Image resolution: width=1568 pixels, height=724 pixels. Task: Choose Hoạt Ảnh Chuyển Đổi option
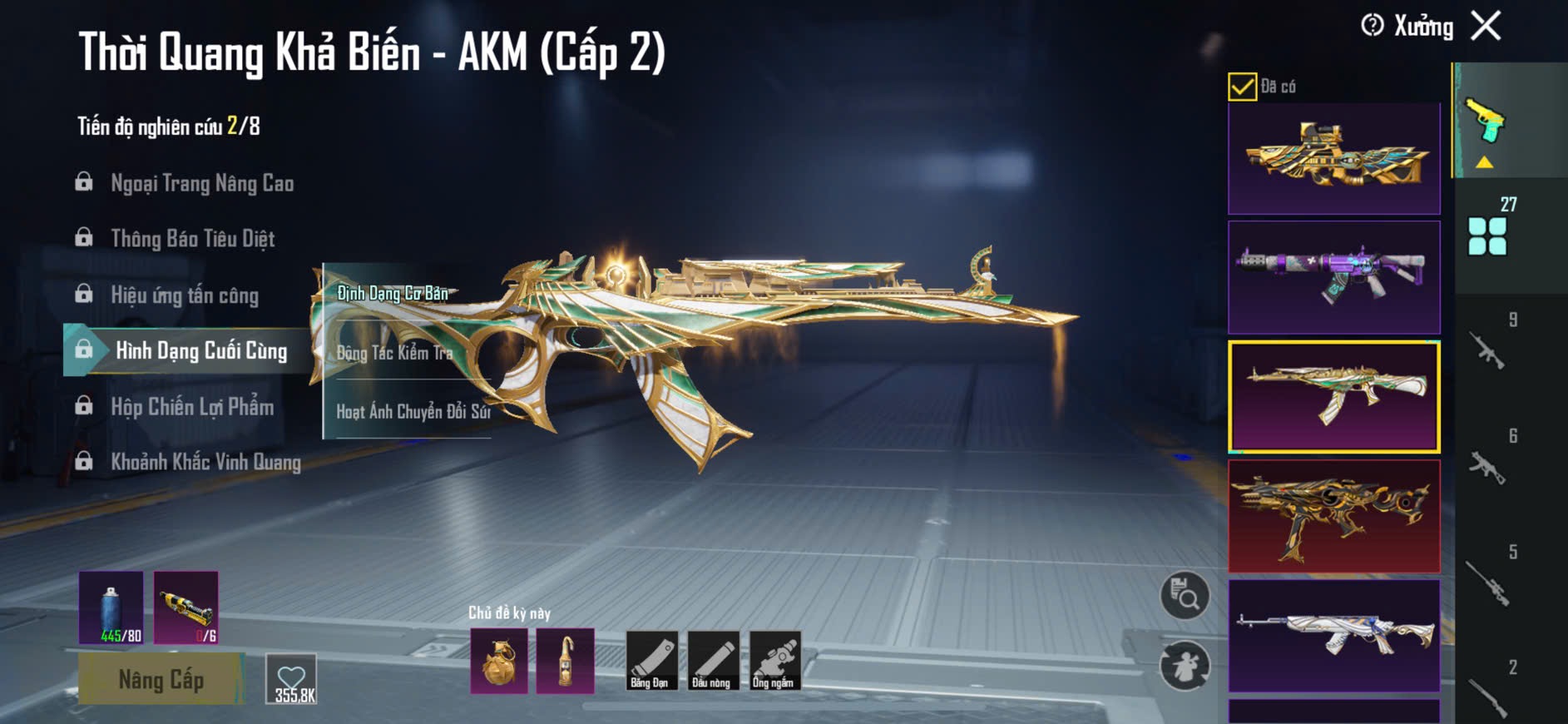pos(413,411)
